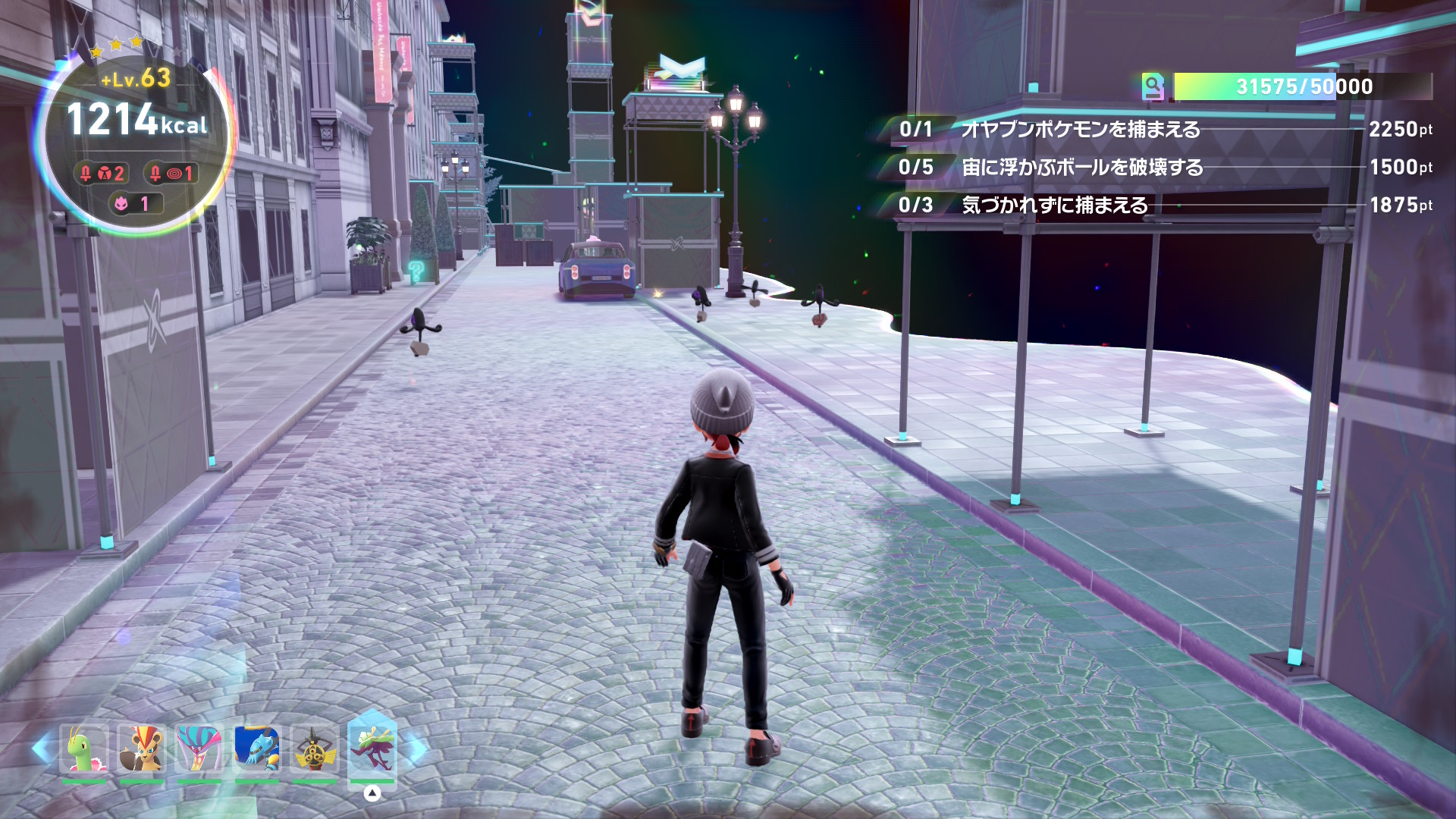The image size is (1456, 819).
Task: Open the research points magnifier icon
Action: (x=1153, y=87)
